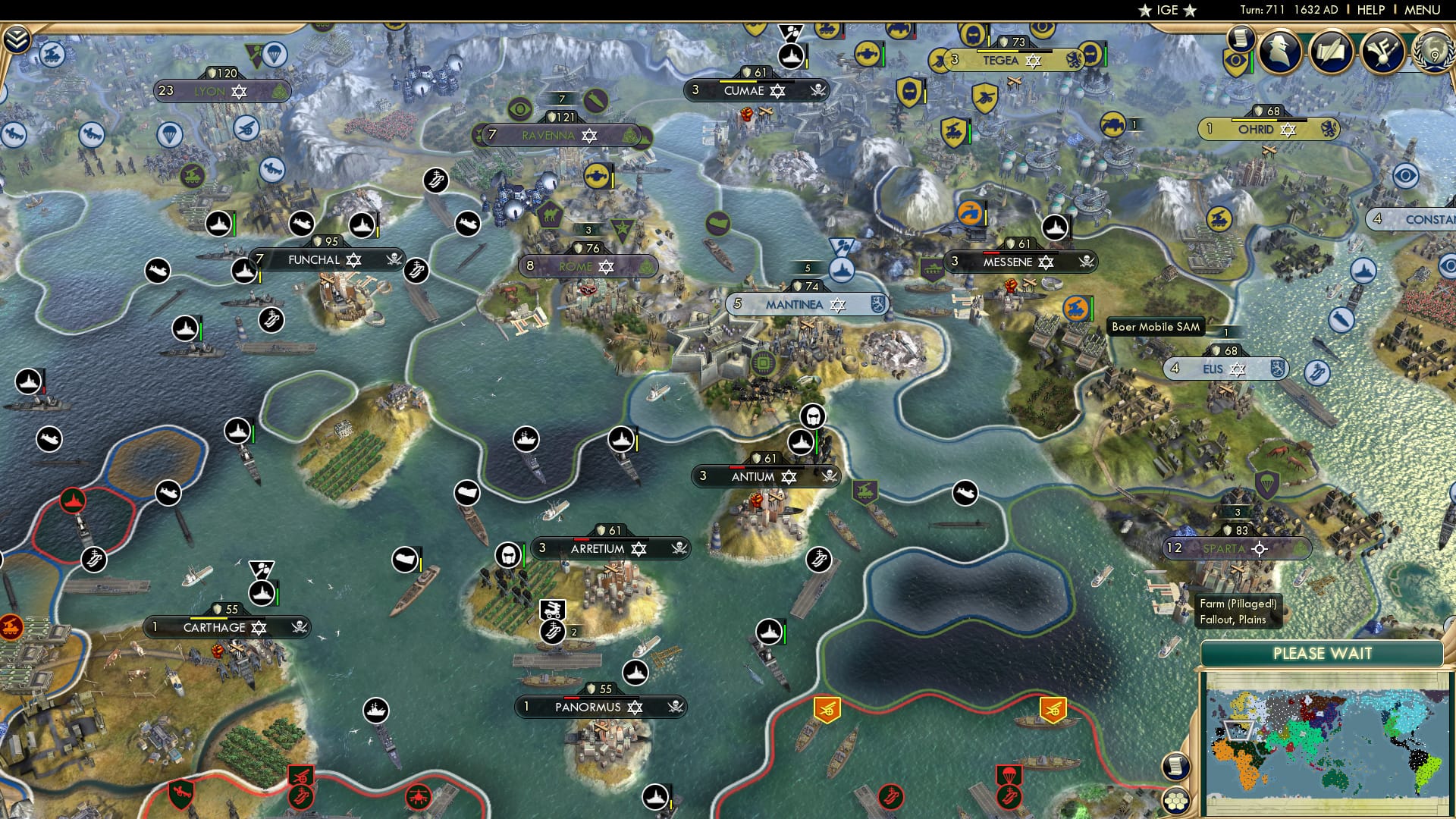Click the green progress bar beside the notification scroll
The image size is (1456, 819).
[1251, 61]
